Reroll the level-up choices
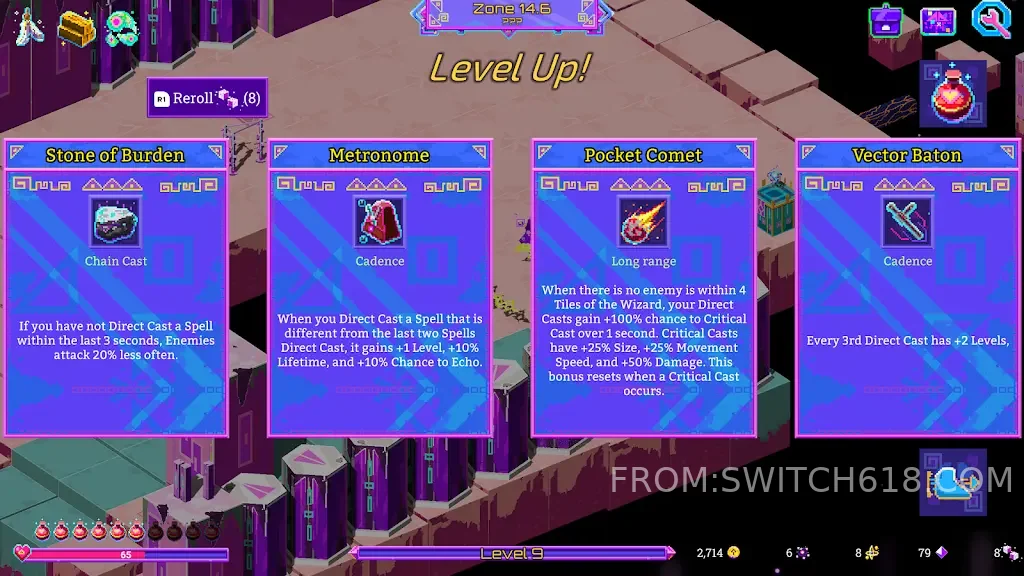 click(x=207, y=98)
